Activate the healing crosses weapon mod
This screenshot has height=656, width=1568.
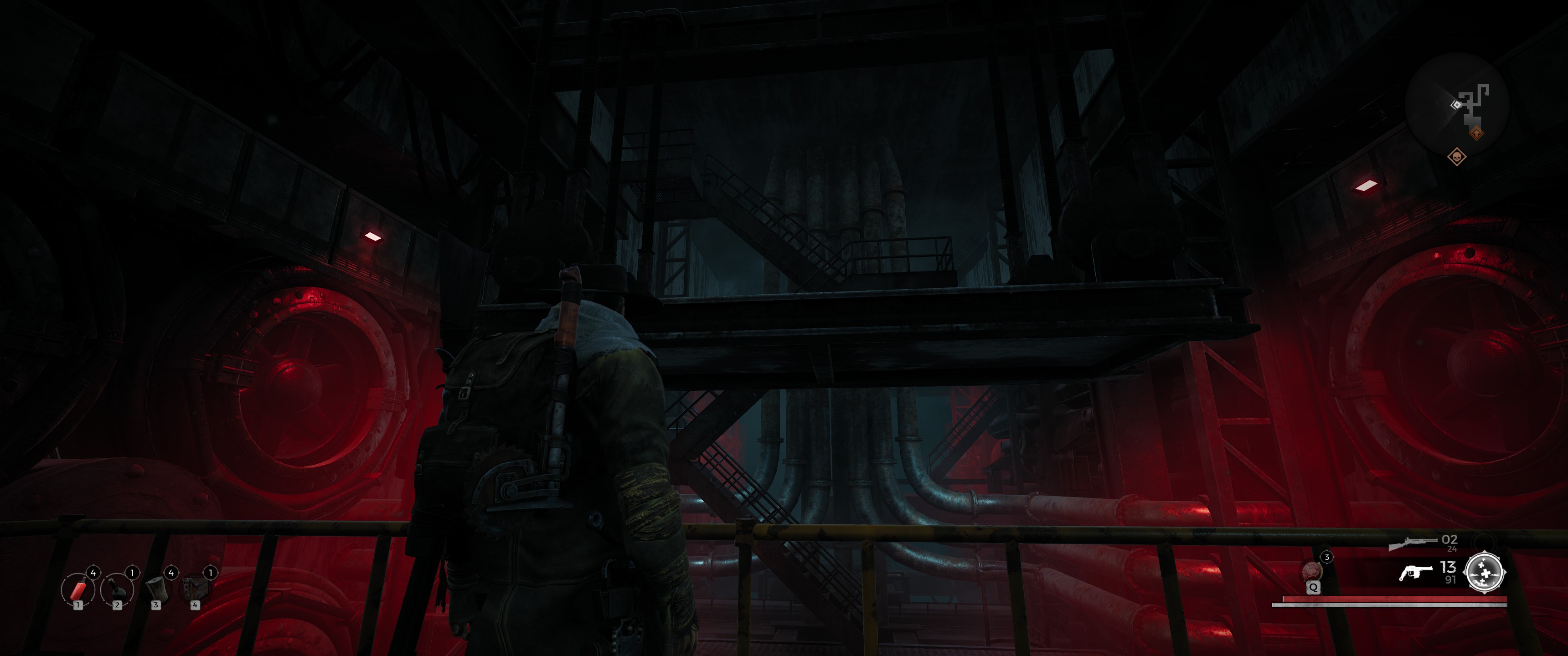point(1485,573)
